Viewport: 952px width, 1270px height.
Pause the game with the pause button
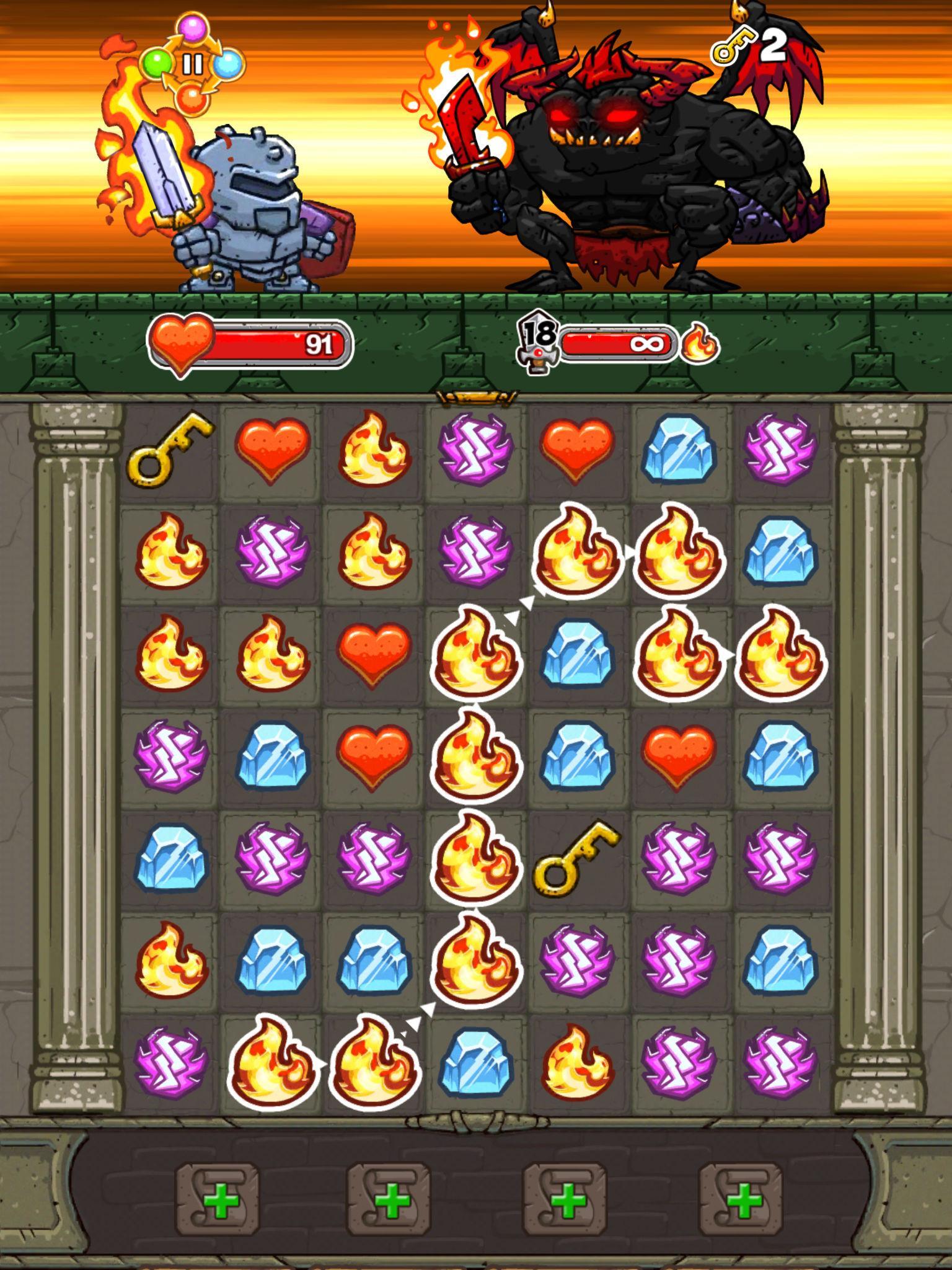(x=193, y=62)
